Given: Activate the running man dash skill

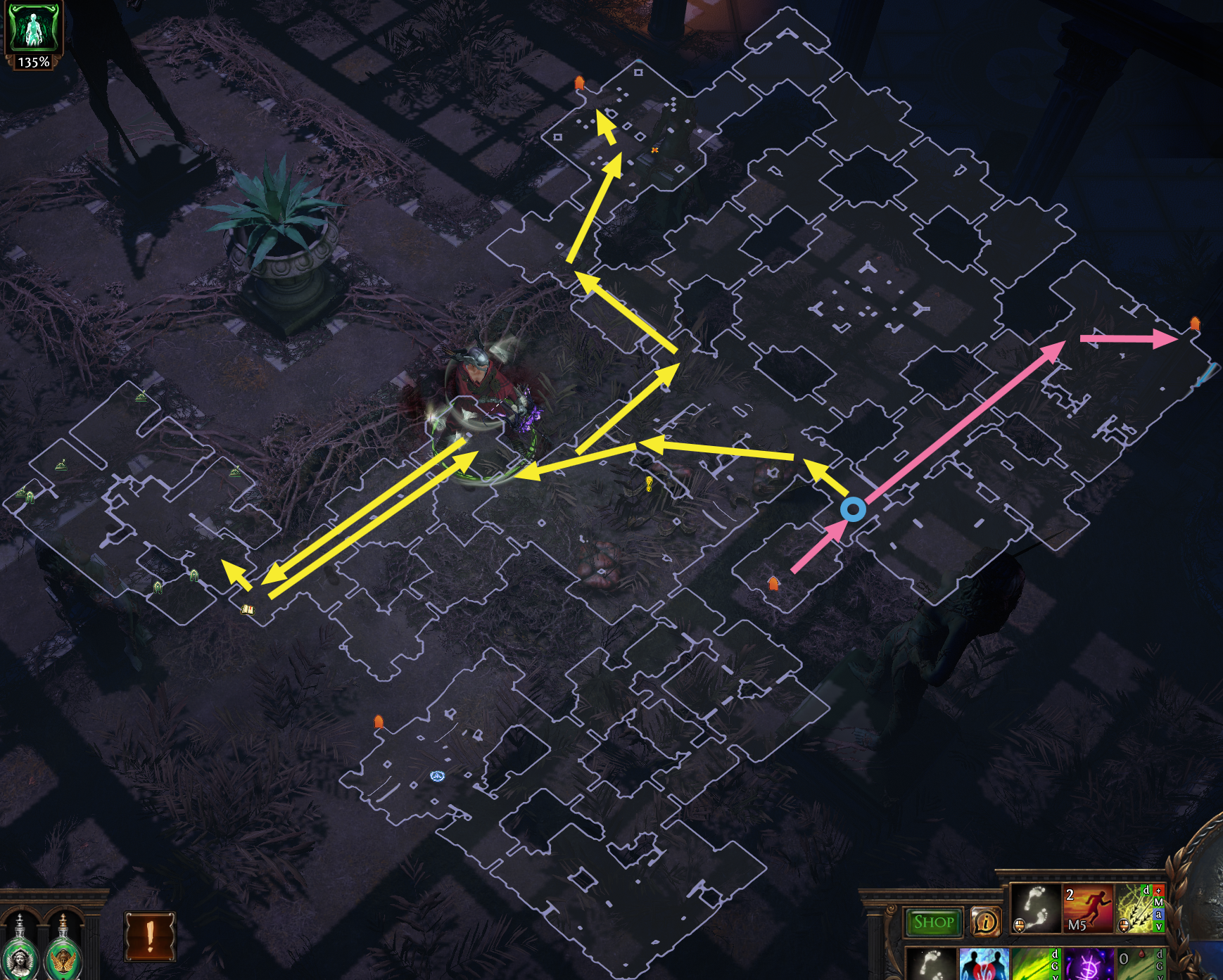Looking at the screenshot, I should coord(1086,908).
